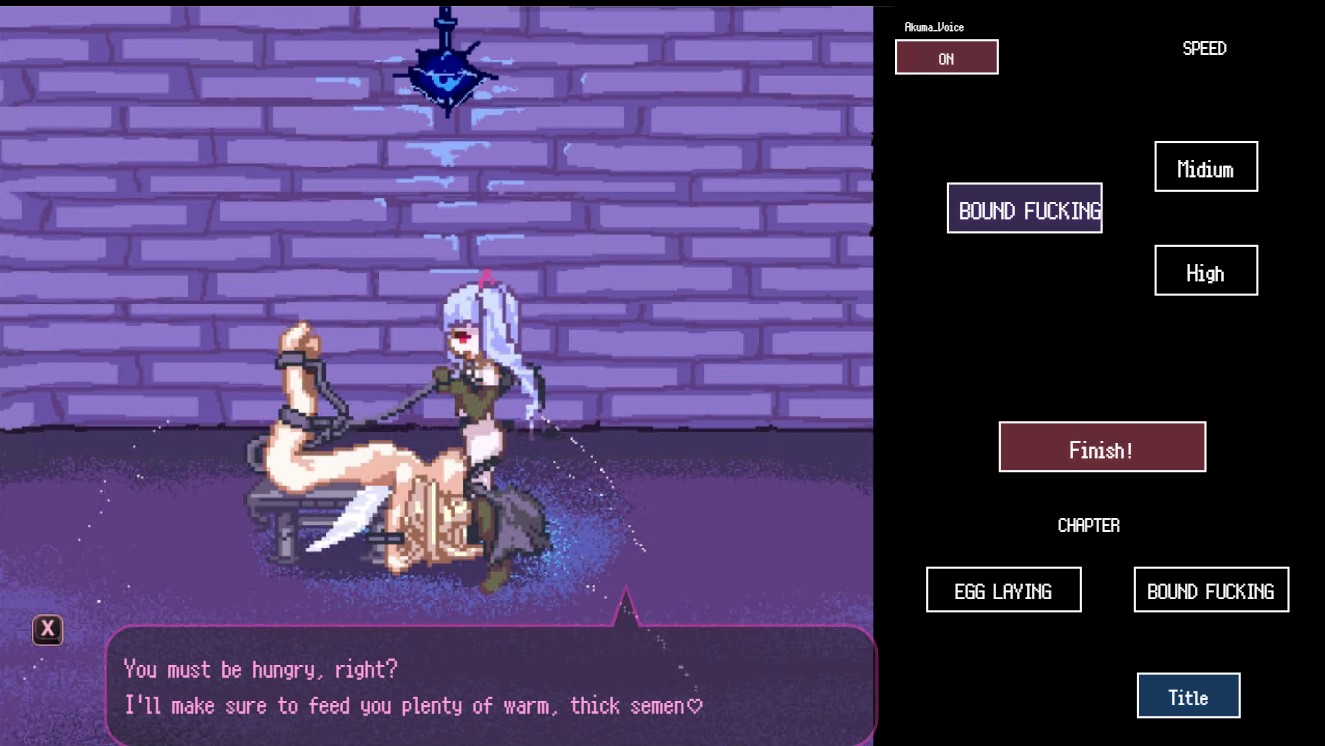The width and height of the screenshot is (1325, 746).
Task: Switch to the BOUND FUCKING chapter
Action: point(1210,589)
